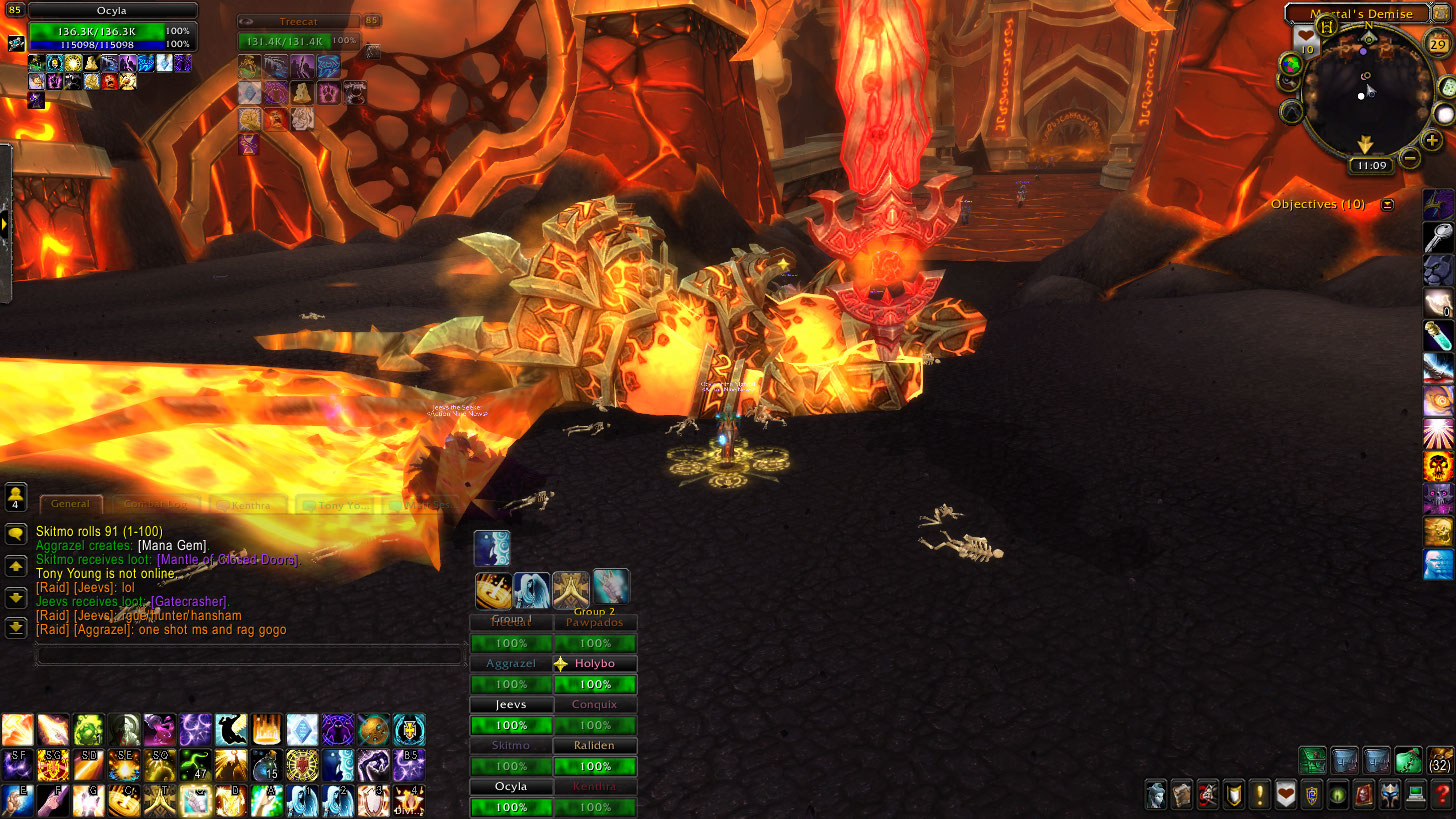
Task: Open the spellbook micro button
Action: (x=1182, y=795)
